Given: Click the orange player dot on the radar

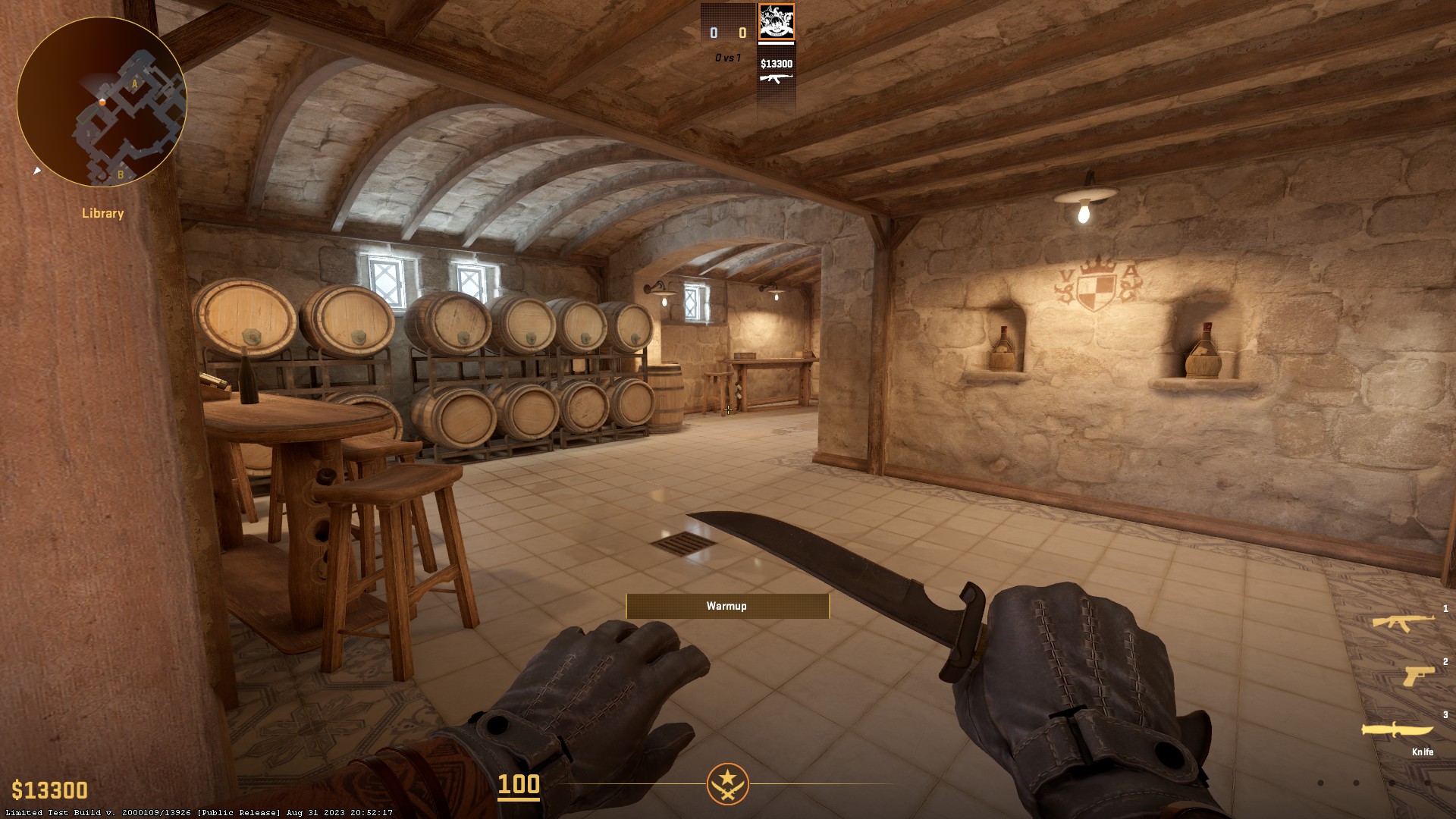Looking at the screenshot, I should (102, 104).
